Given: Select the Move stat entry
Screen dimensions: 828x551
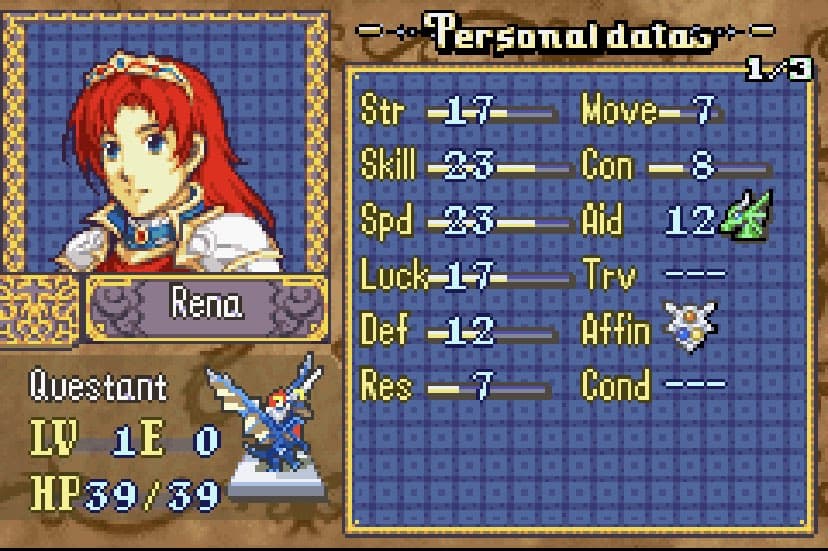Looking at the screenshot, I should [650, 112].
